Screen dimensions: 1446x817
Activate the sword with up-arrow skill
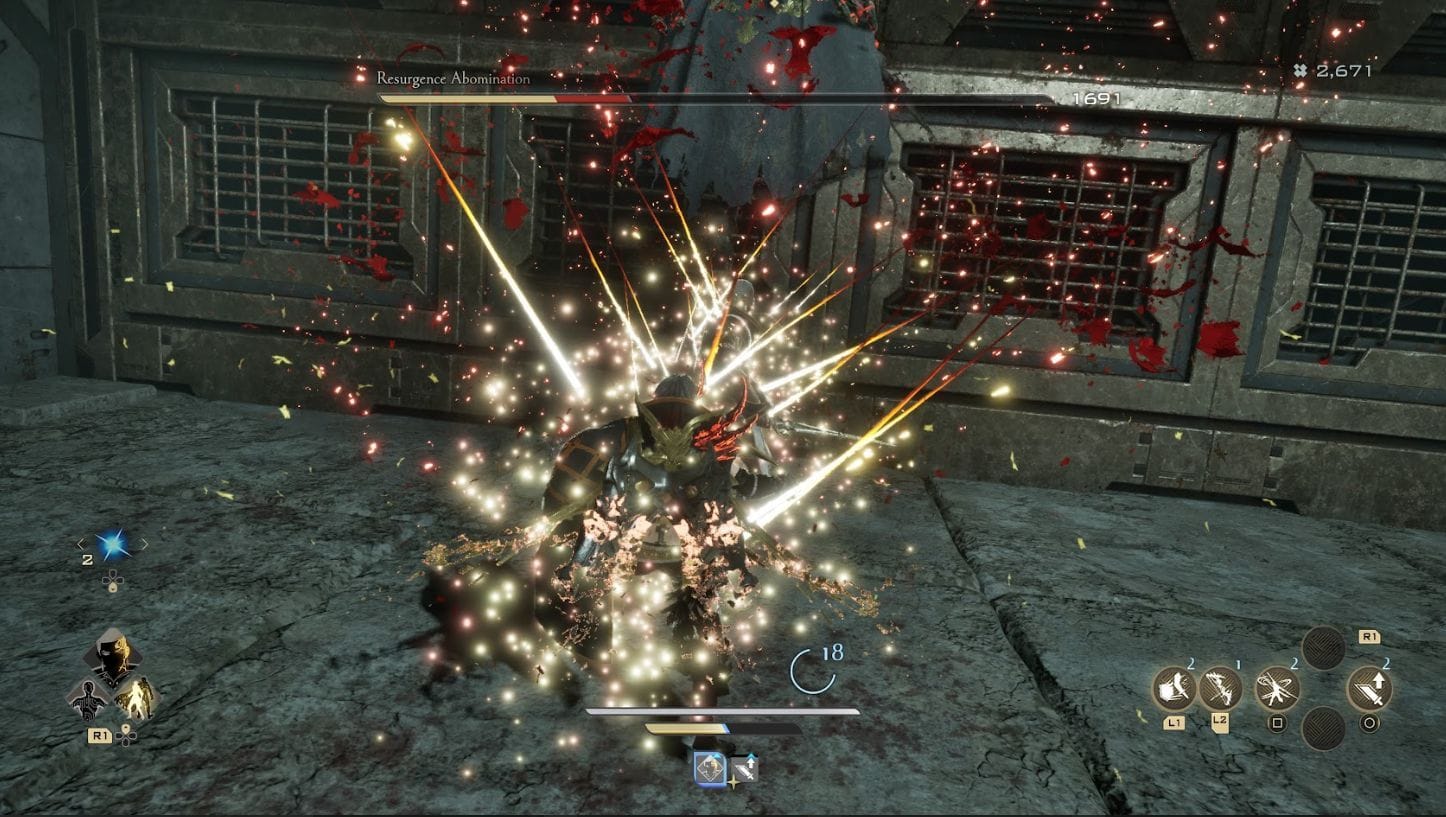1369,688
